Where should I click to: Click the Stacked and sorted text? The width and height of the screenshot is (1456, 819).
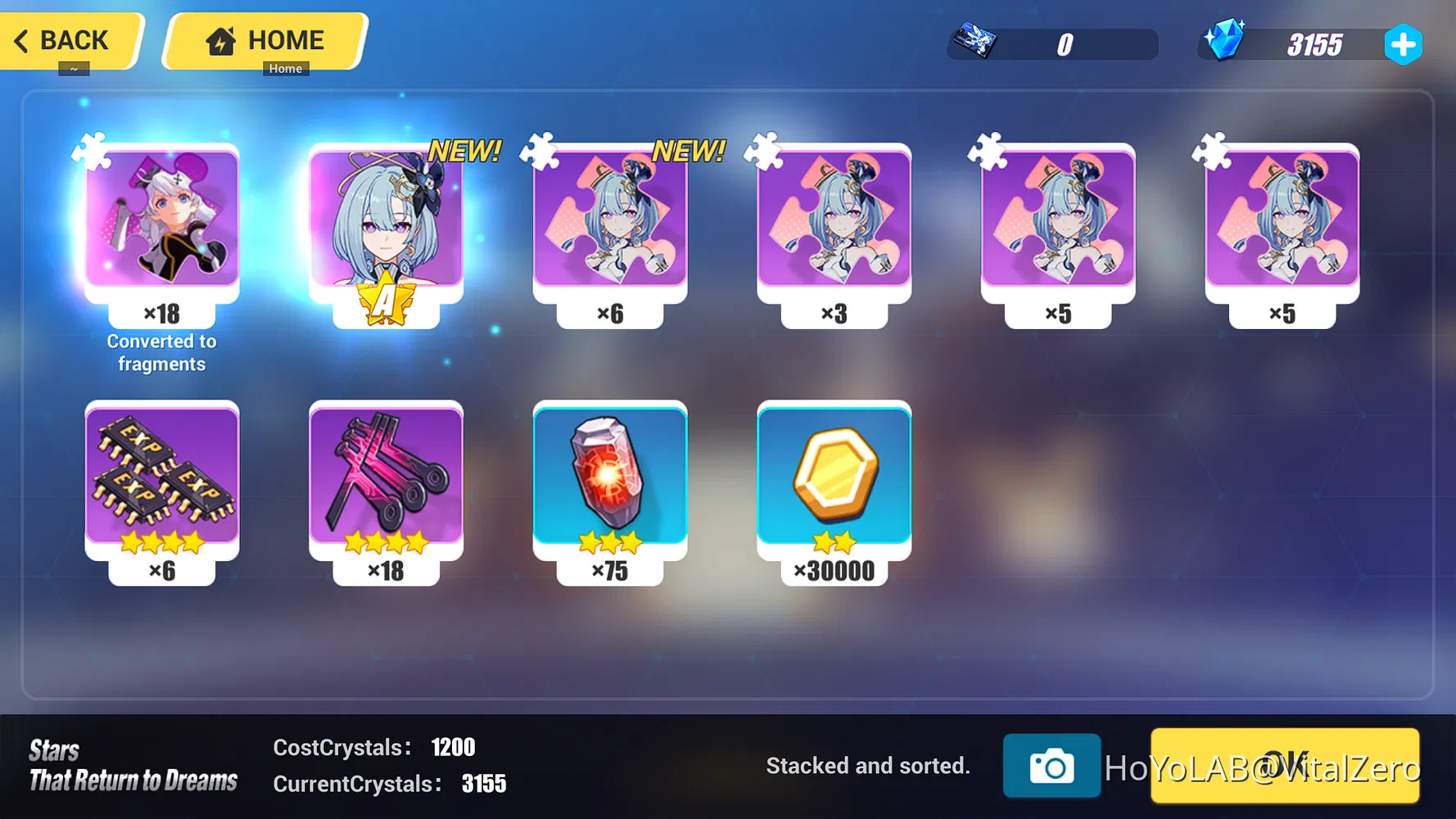(x=868, y=765)
